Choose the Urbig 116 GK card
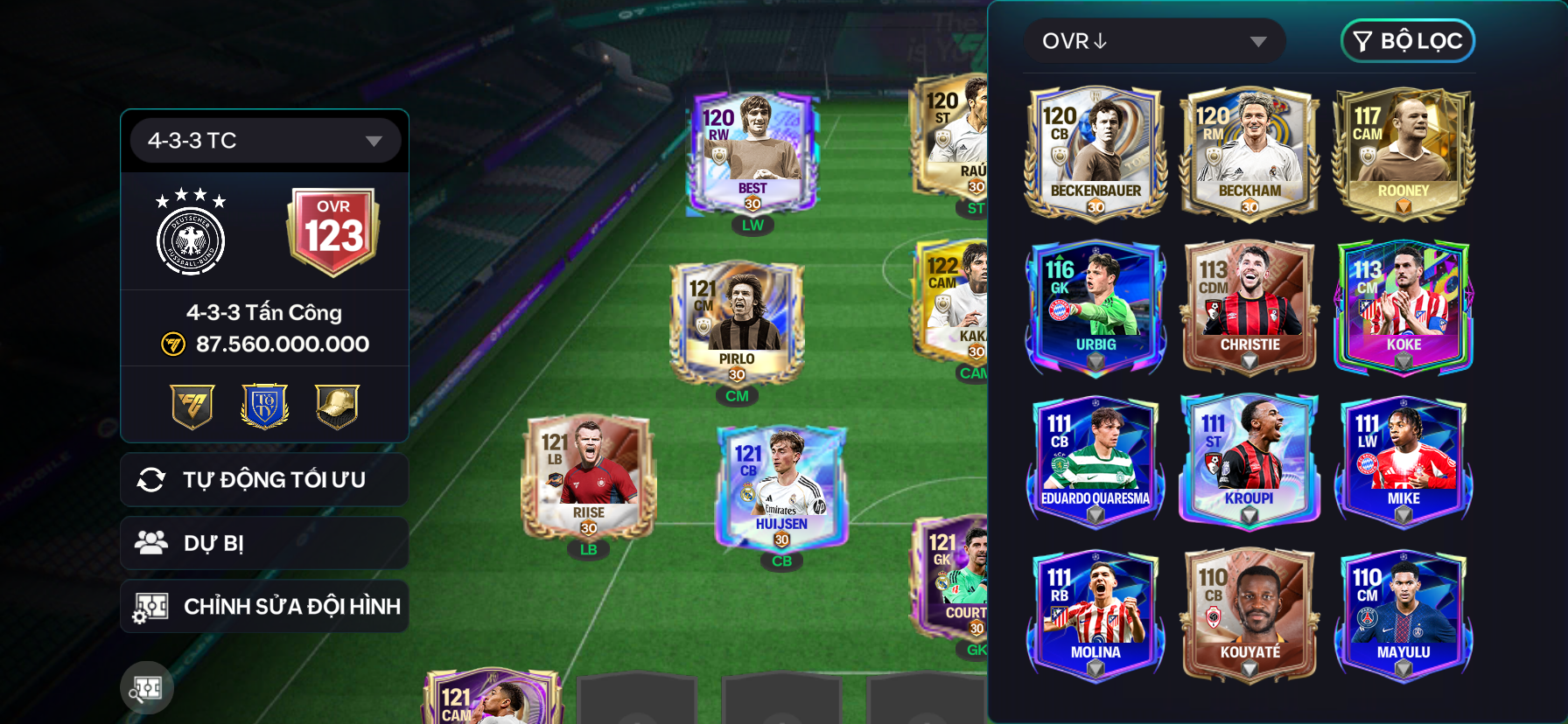This screenshot has height=724, width=1568. (x=1095, y=307)
